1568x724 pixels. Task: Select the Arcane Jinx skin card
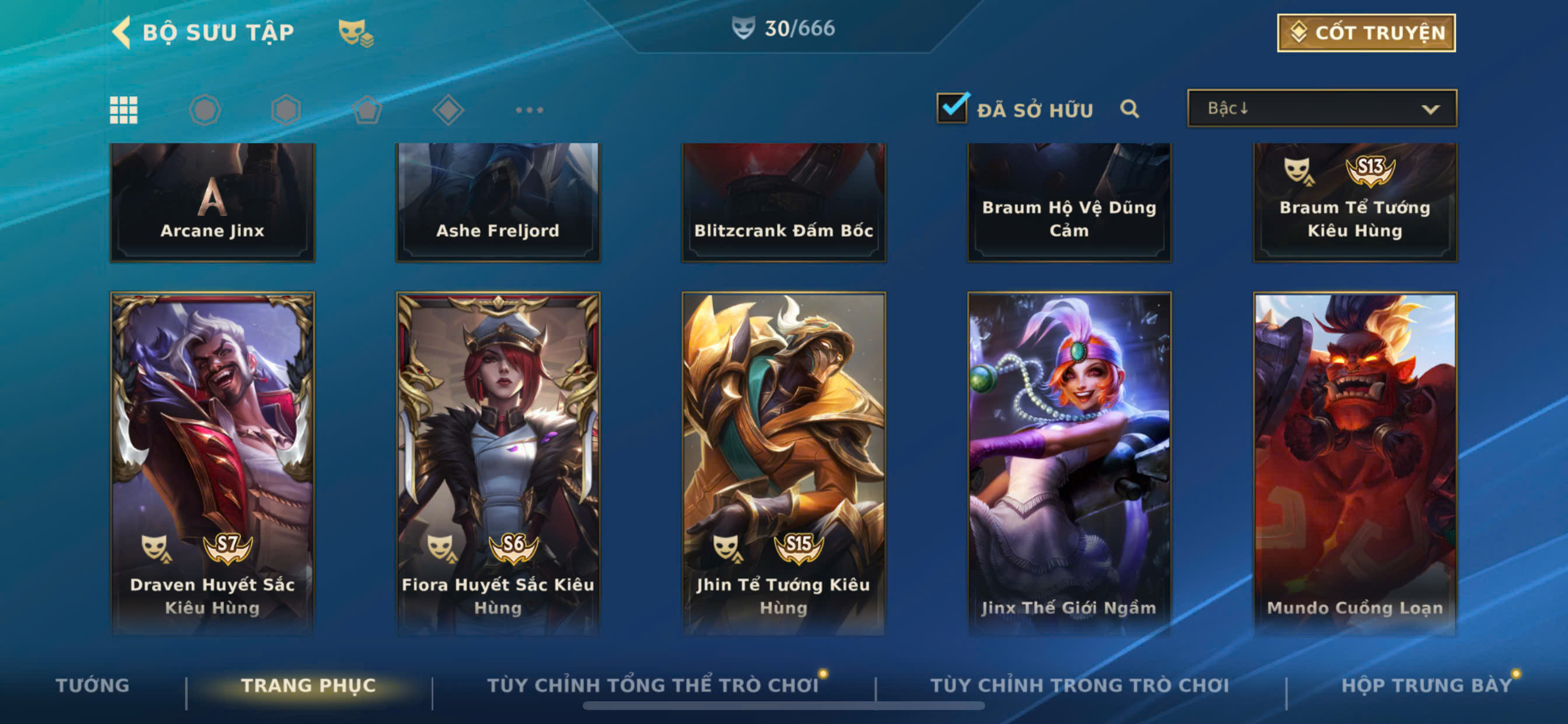212,202
